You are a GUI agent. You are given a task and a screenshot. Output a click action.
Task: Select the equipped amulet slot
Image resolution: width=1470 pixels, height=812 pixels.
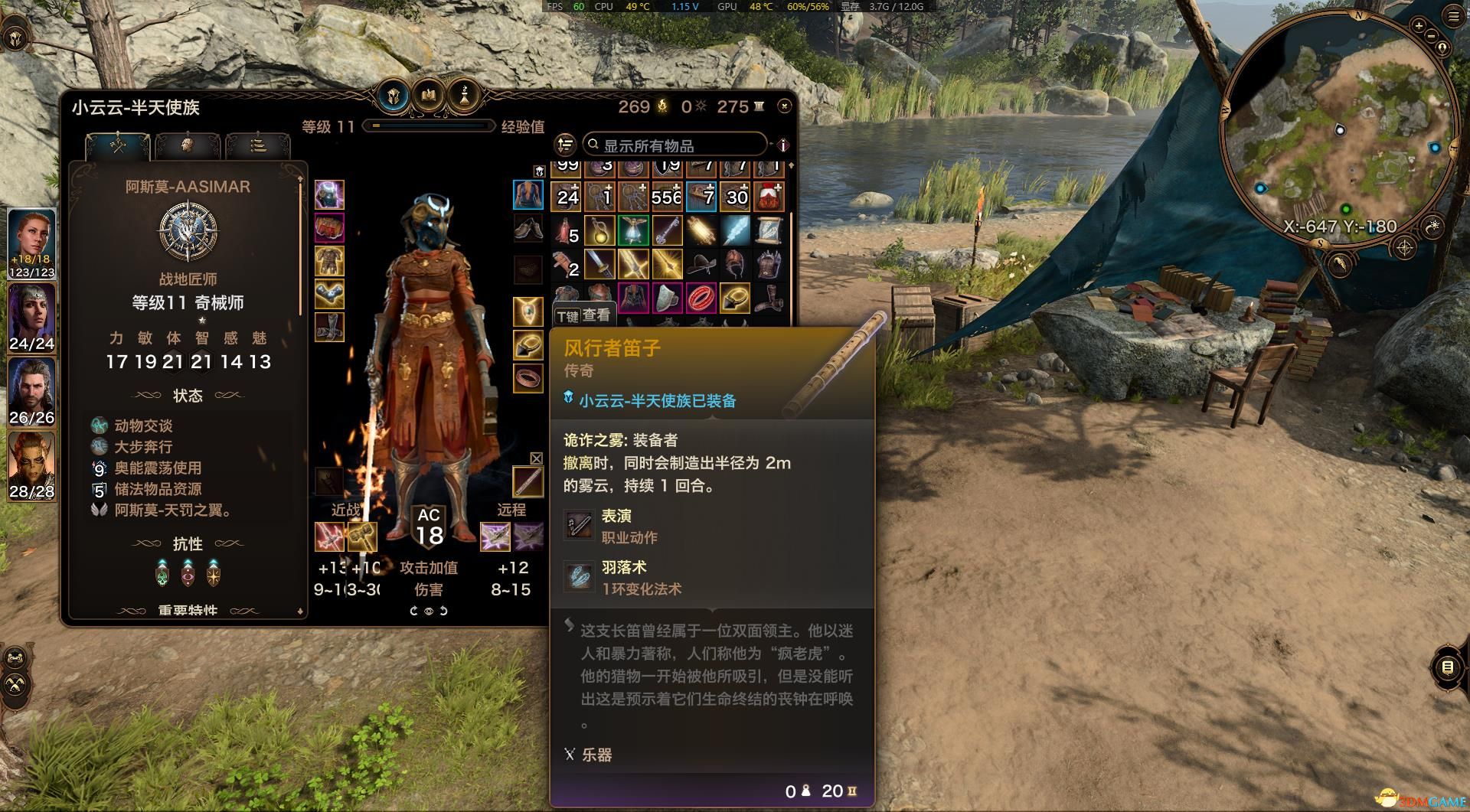point(528,311)
